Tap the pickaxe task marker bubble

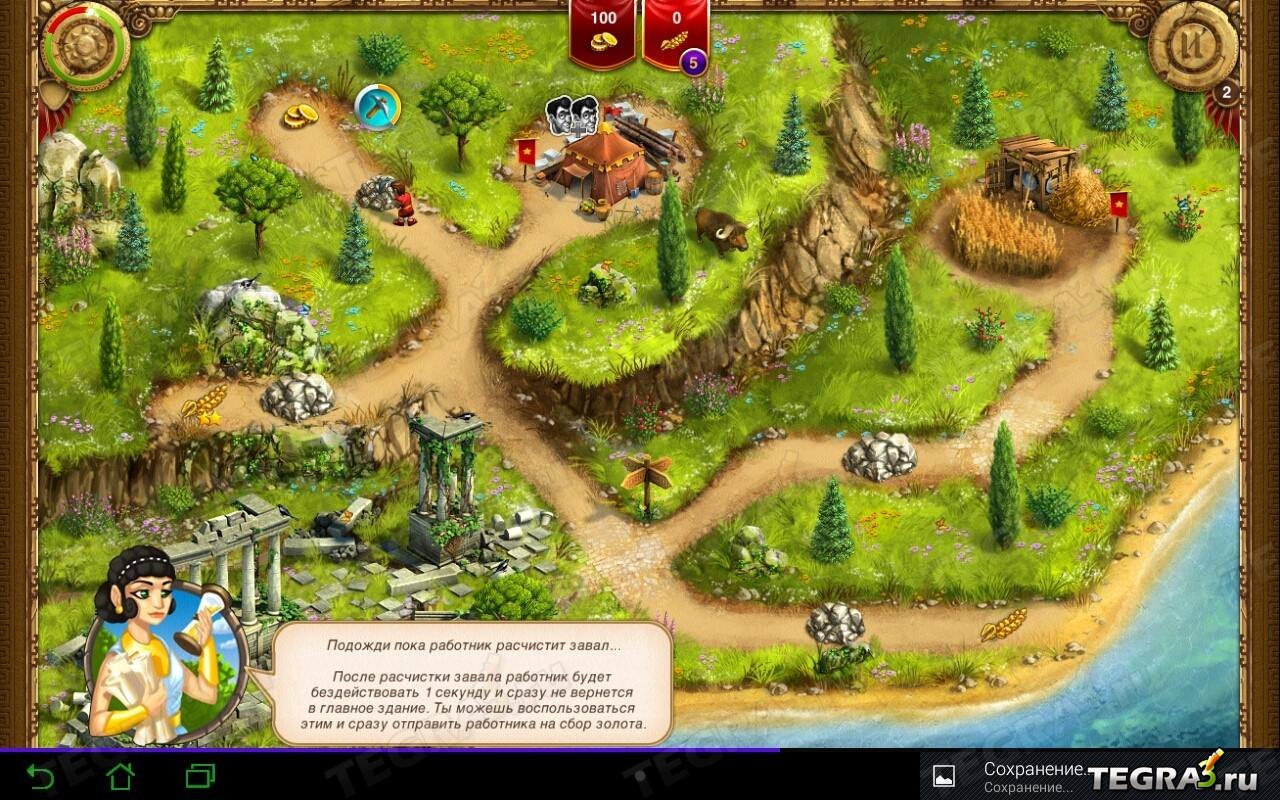[x=378, y=107]
